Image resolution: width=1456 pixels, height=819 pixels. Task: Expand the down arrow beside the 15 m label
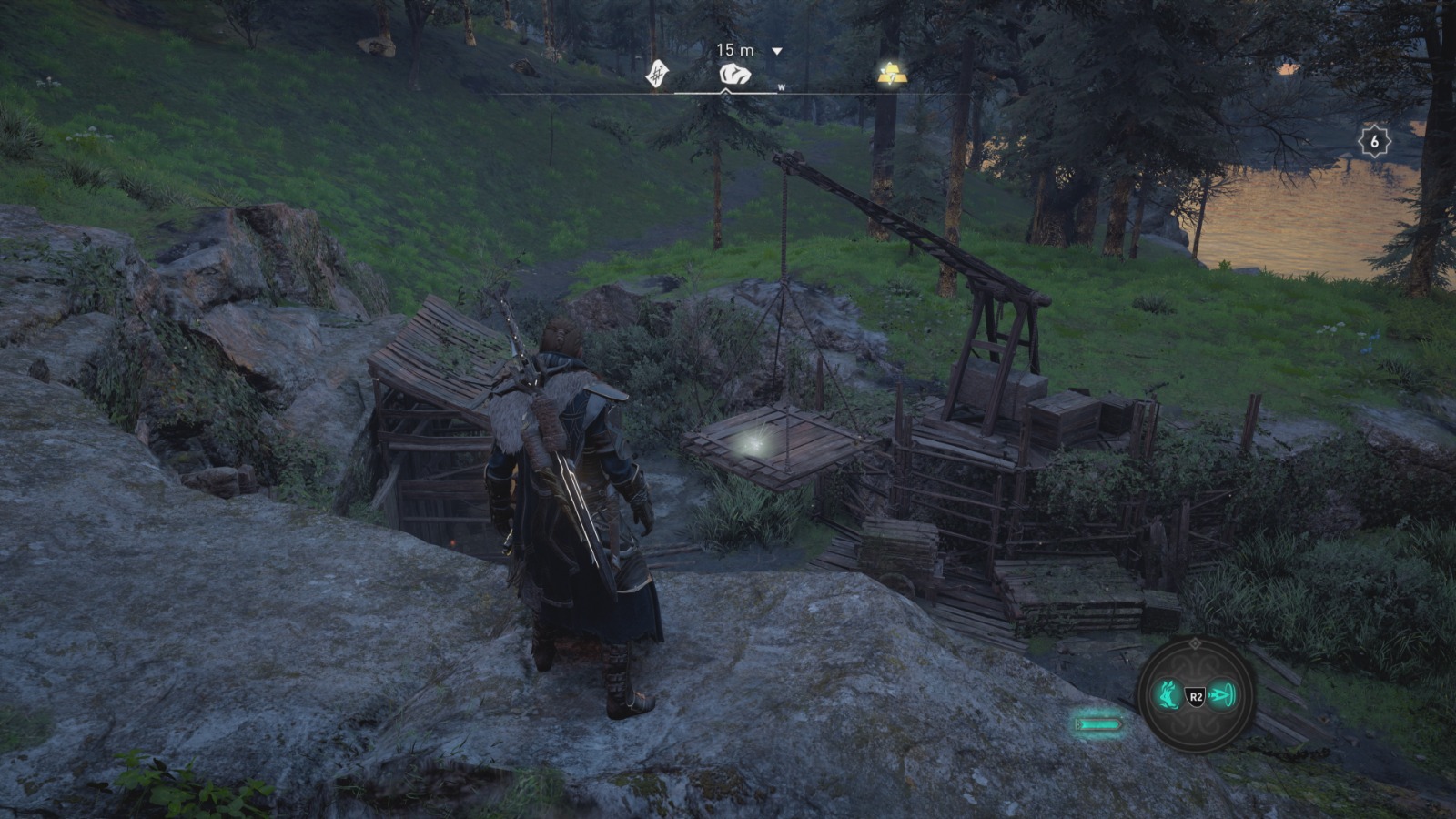click(x=776, y=52)
